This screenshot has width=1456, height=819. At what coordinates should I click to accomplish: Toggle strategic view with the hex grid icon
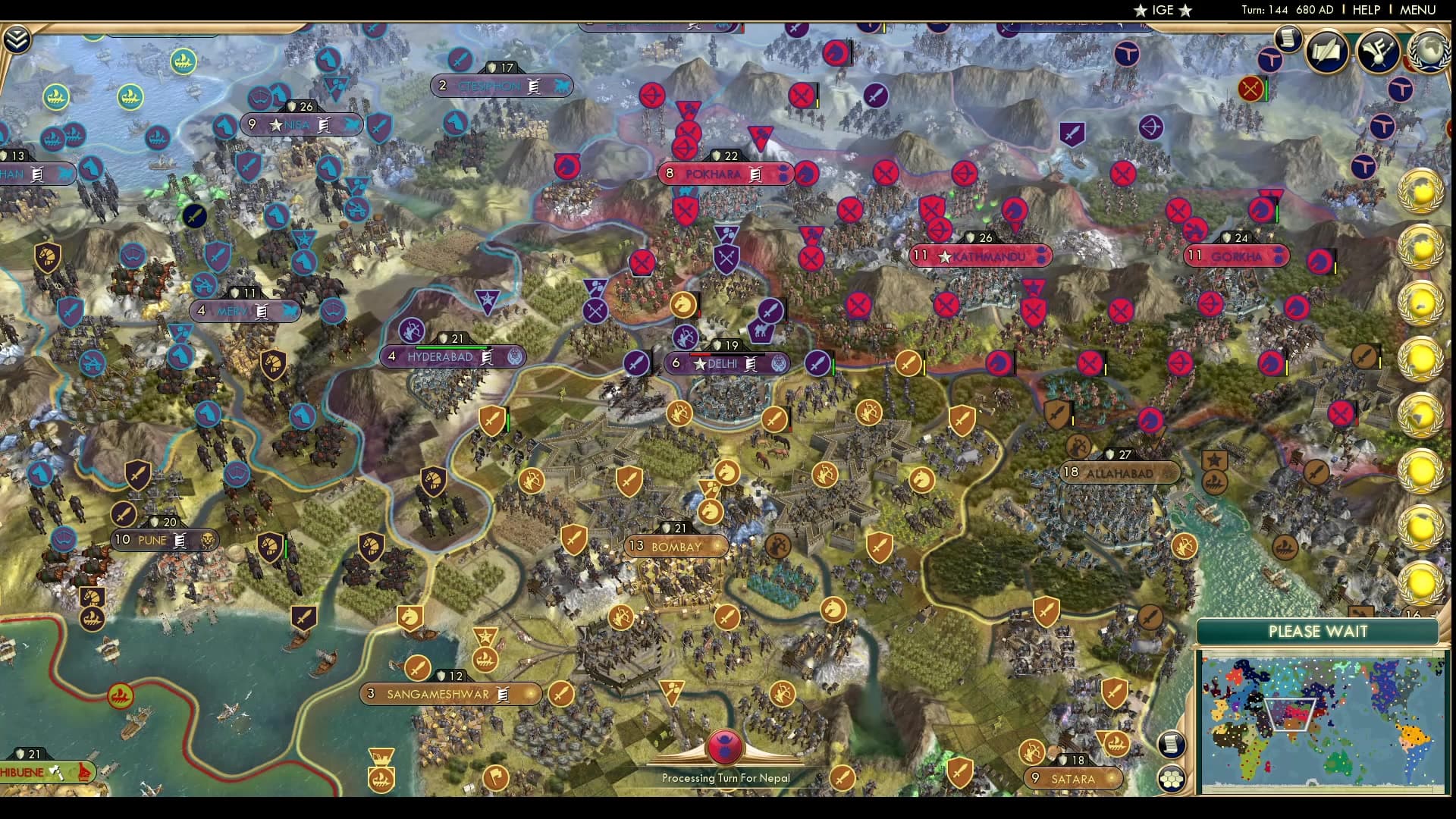(x=1172, y=777)
